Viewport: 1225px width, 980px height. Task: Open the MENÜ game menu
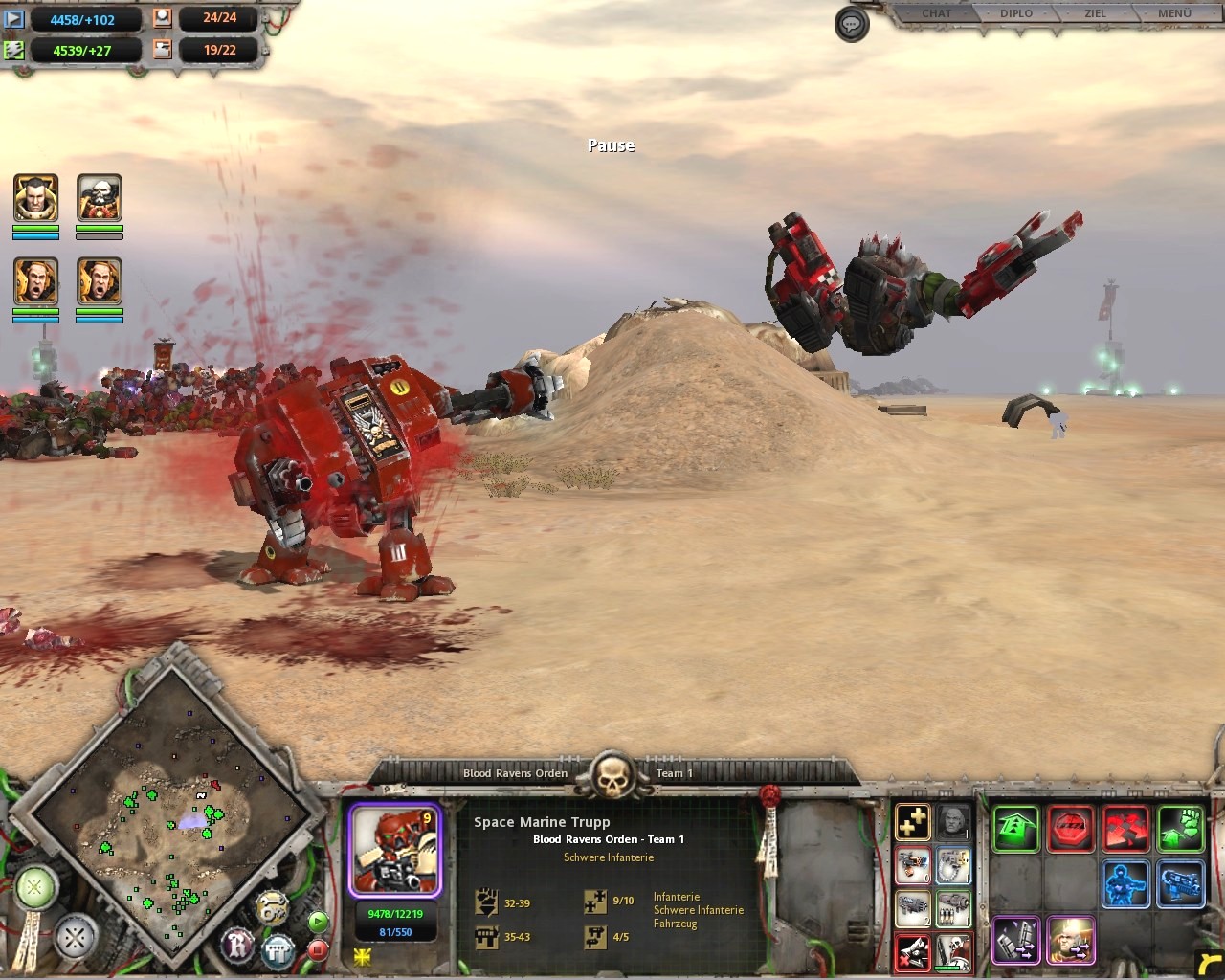[1174, 13]
